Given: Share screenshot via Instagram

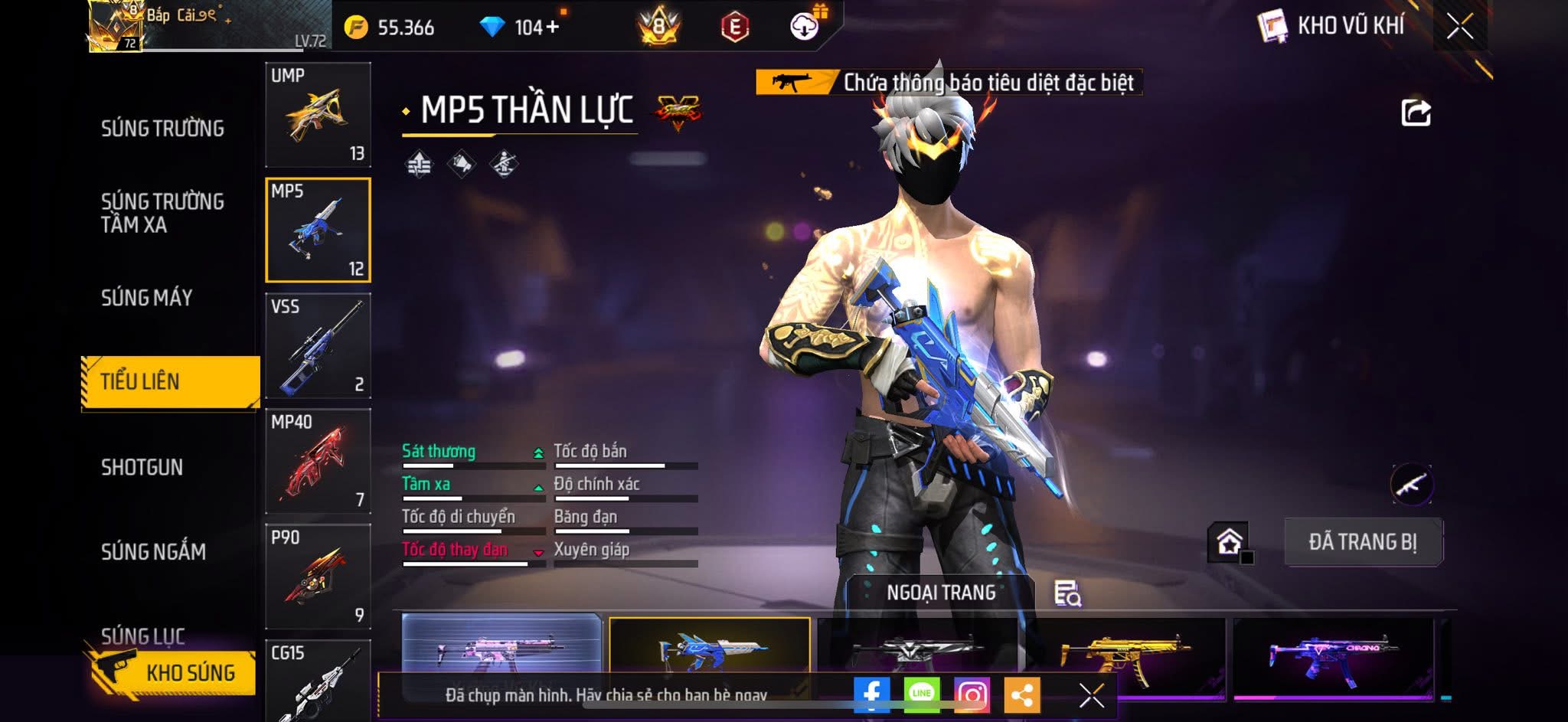Looking at the screenshot, I should (972, 694).
